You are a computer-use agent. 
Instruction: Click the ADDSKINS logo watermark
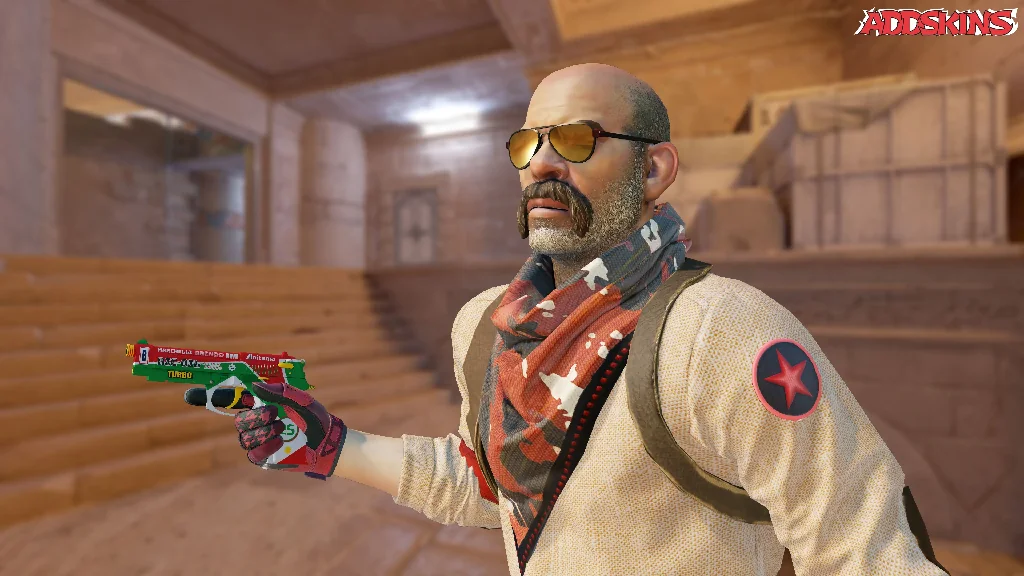[935, 22]
